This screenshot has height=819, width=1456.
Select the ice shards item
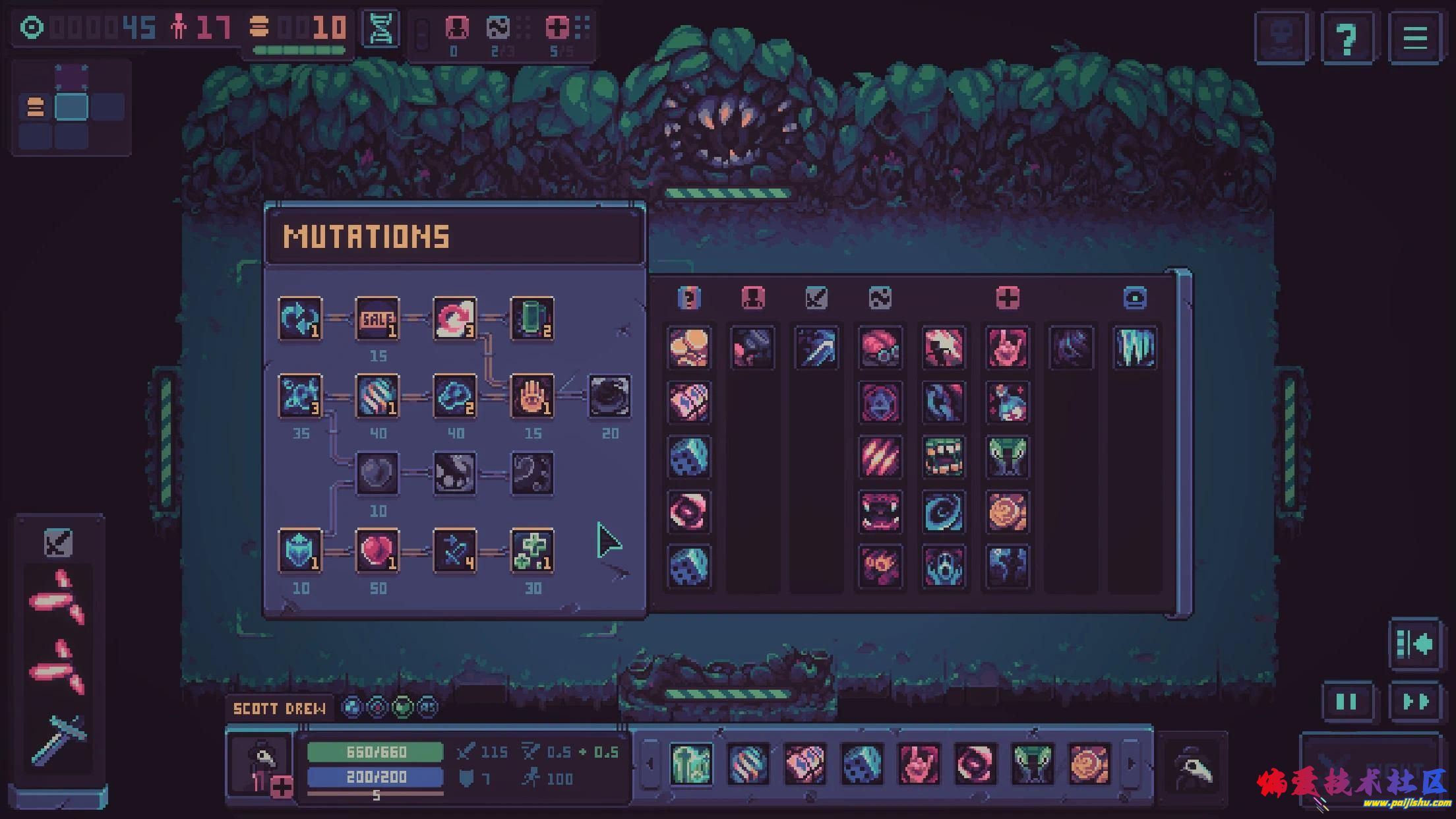pos(1135,348)
